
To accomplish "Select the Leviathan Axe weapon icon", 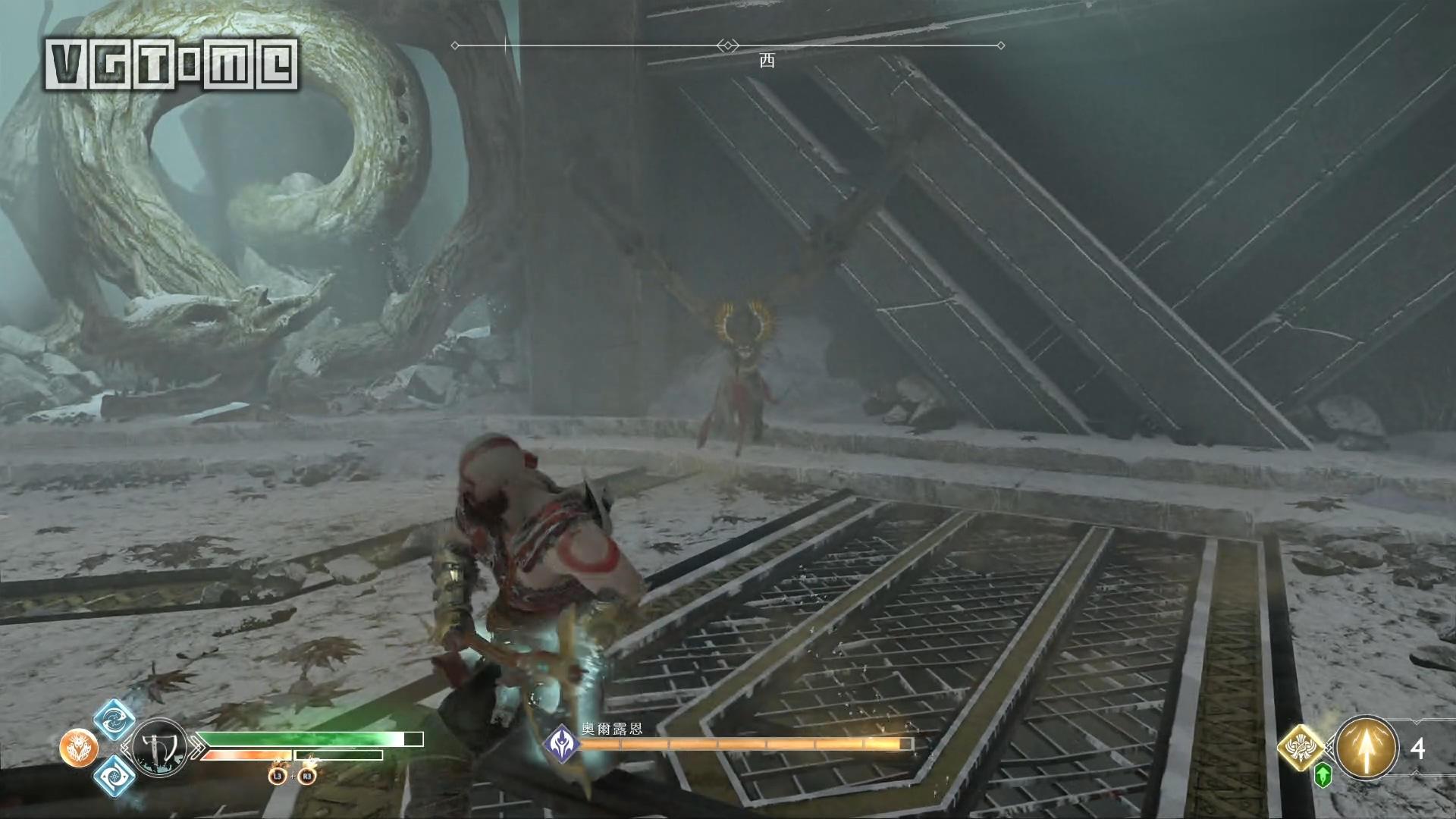I will tap(159, 748).
